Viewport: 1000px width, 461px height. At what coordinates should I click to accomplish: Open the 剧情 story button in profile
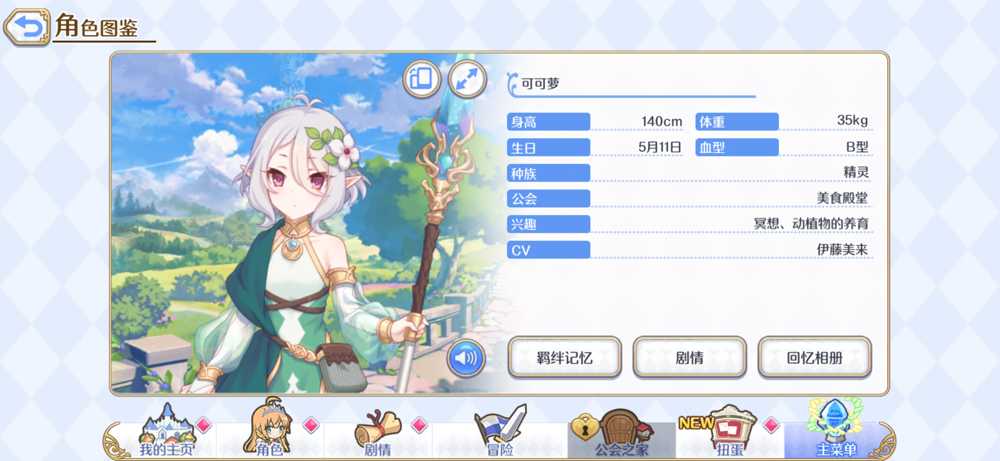coord(690,357)
